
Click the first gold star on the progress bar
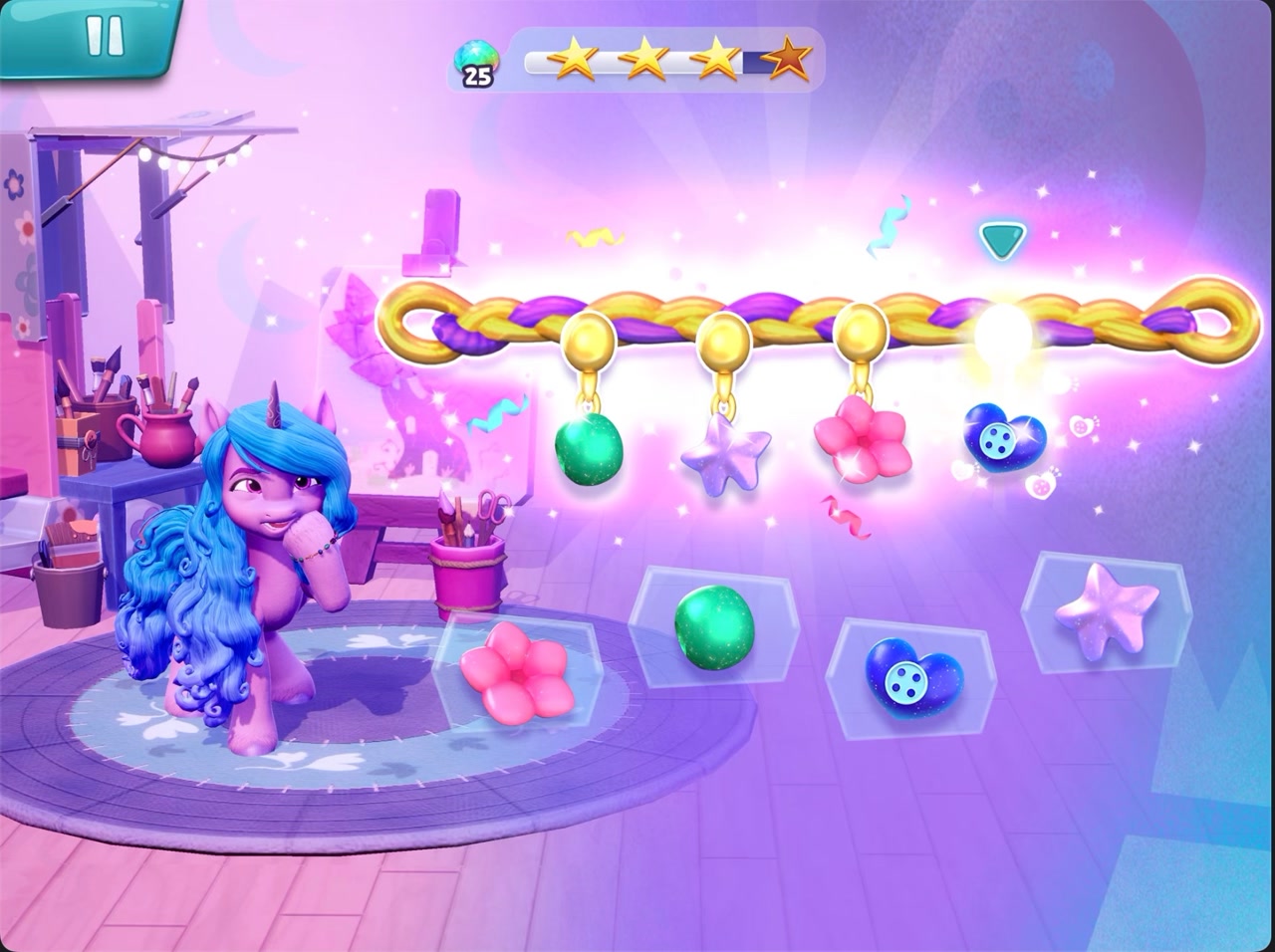point(578,58)
